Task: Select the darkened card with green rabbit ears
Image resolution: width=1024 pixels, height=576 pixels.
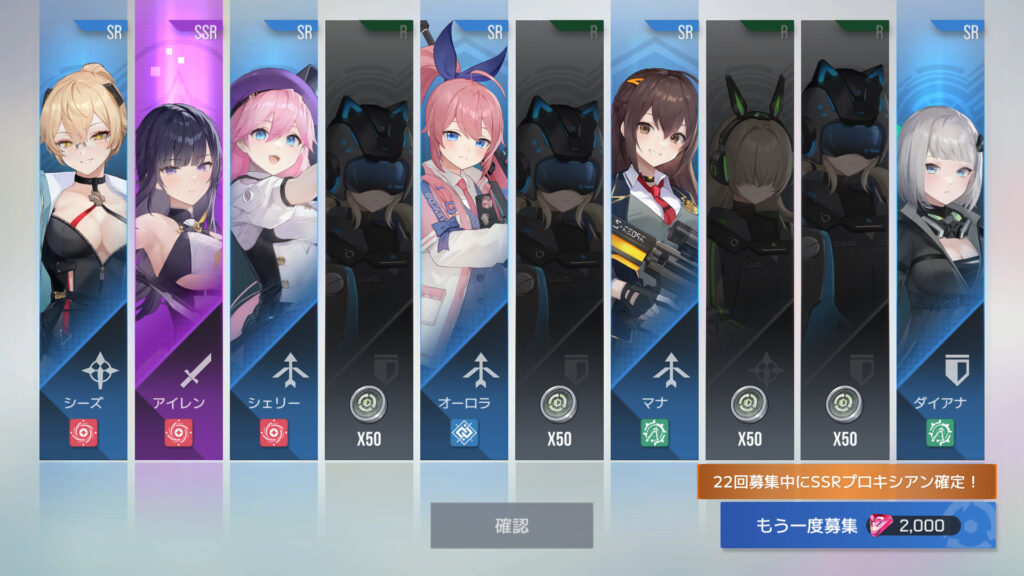Action: [749, 240]
